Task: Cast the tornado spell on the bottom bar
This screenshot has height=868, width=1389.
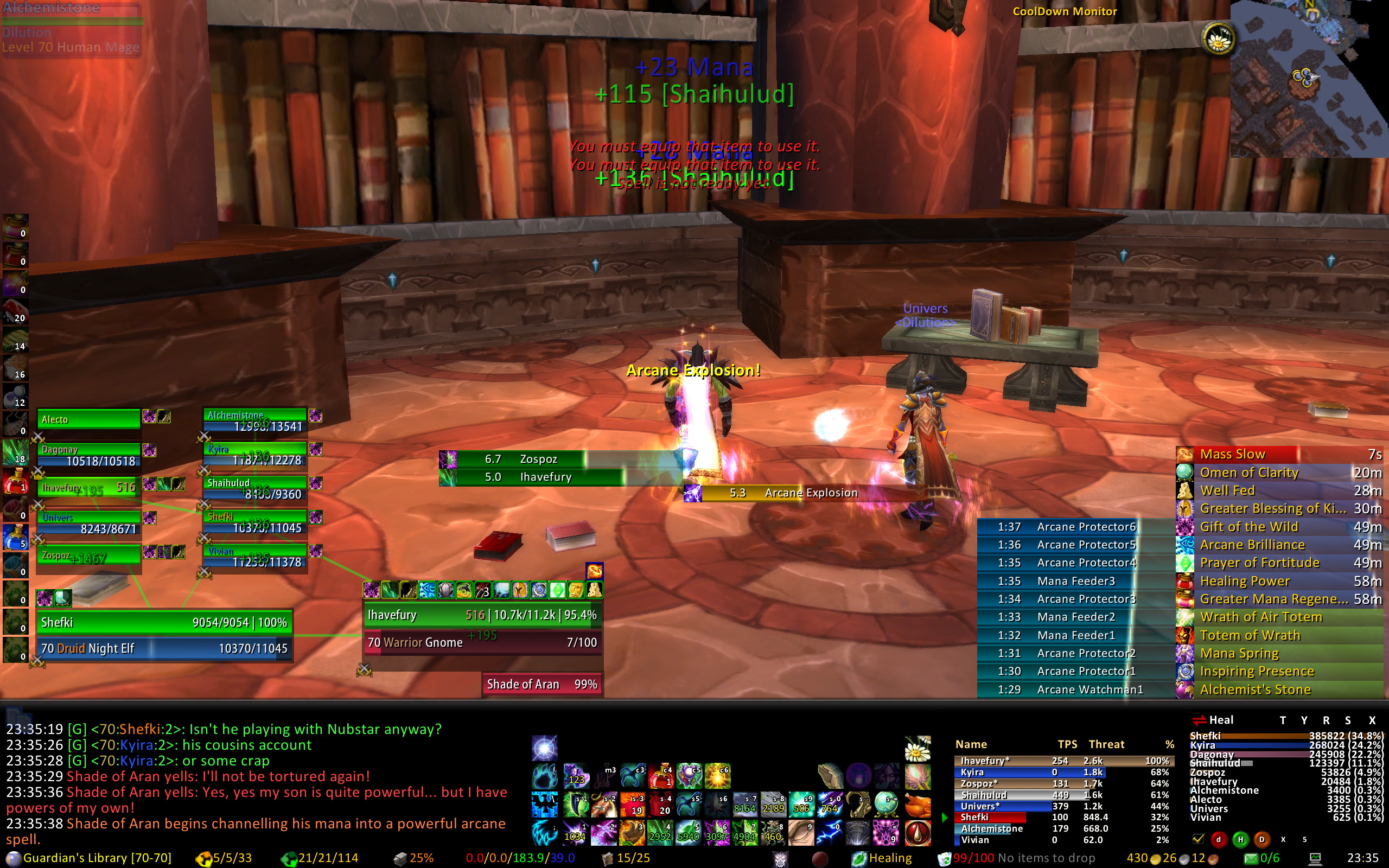Action: (x=857, y=833)
